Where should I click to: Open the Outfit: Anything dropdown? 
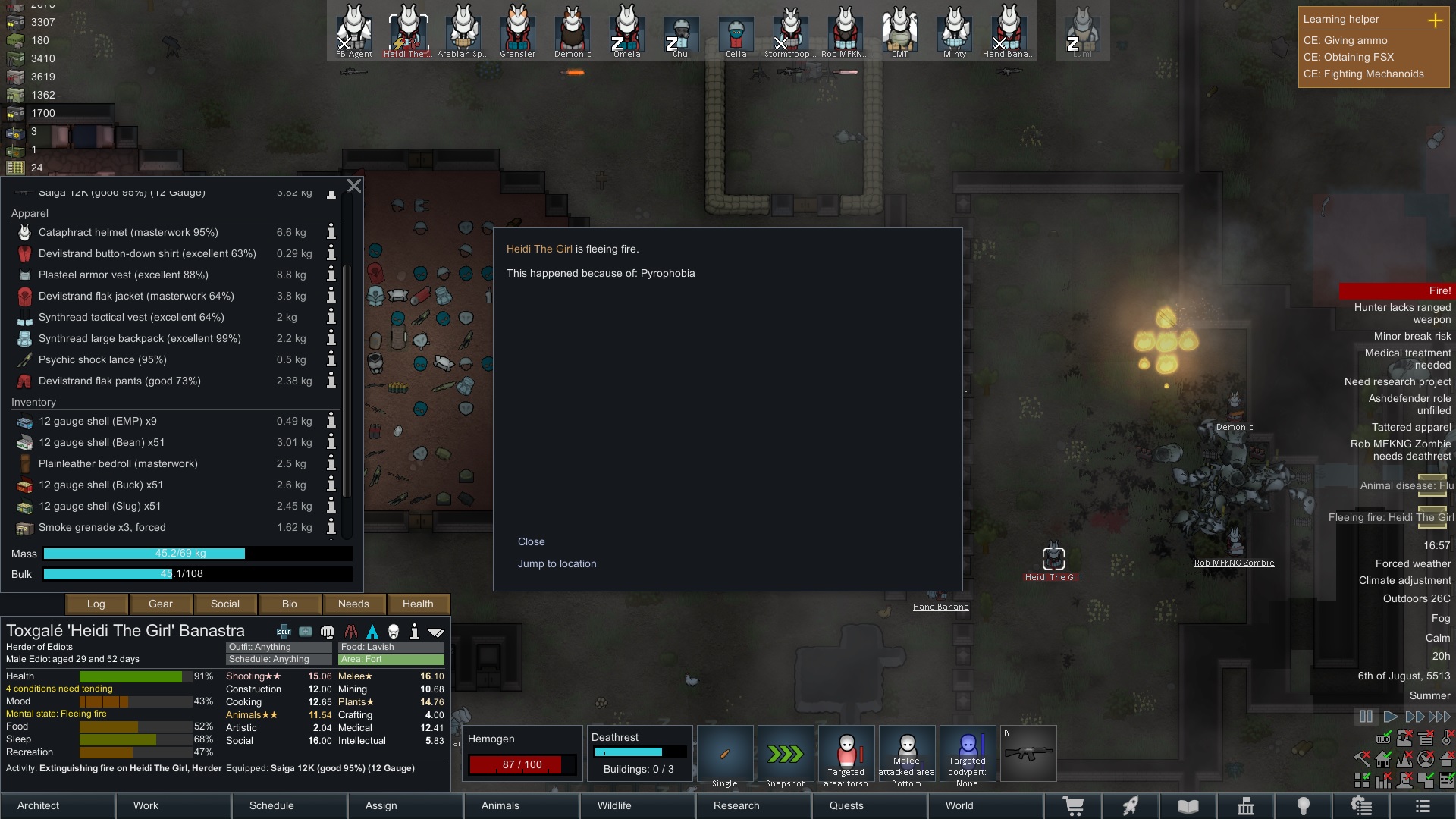tap(279, 647)
